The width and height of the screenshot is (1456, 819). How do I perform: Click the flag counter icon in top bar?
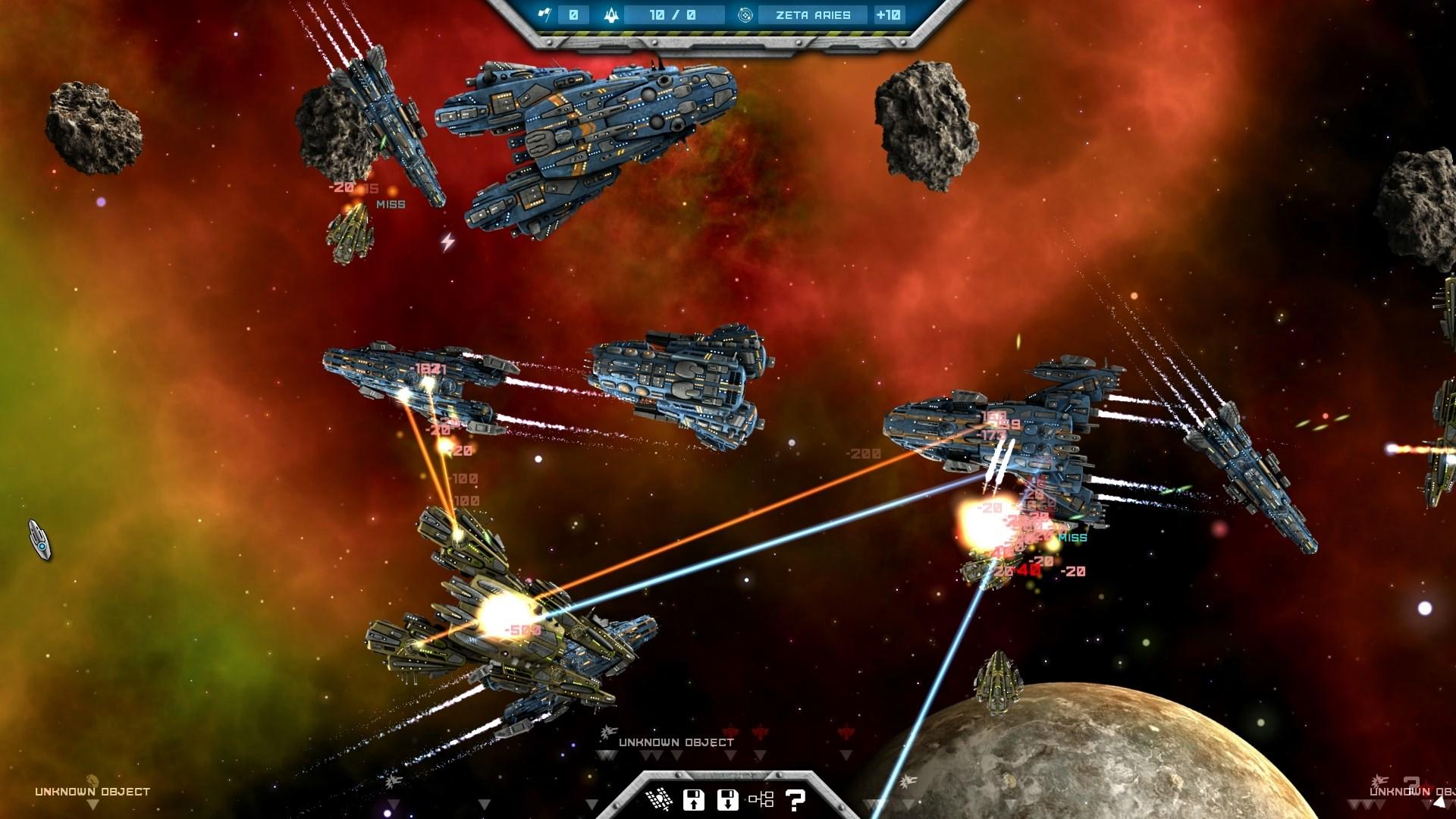(x=545, y=14)
